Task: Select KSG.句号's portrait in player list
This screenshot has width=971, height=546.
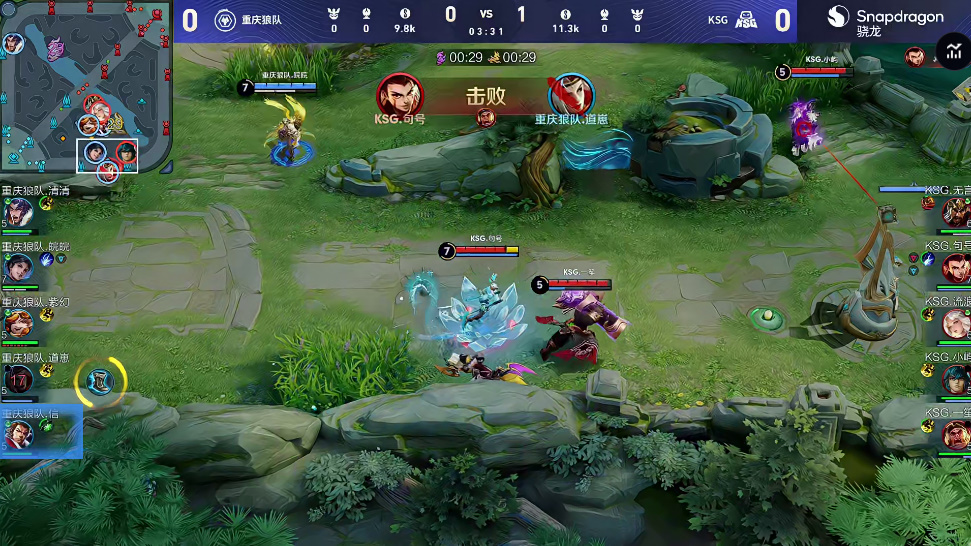Action: point(956,267)
